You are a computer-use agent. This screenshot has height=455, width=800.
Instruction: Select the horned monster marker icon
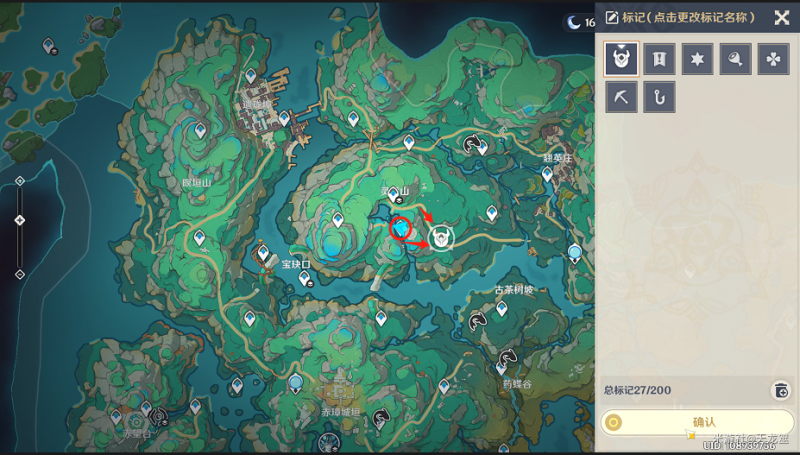point(622,60)
